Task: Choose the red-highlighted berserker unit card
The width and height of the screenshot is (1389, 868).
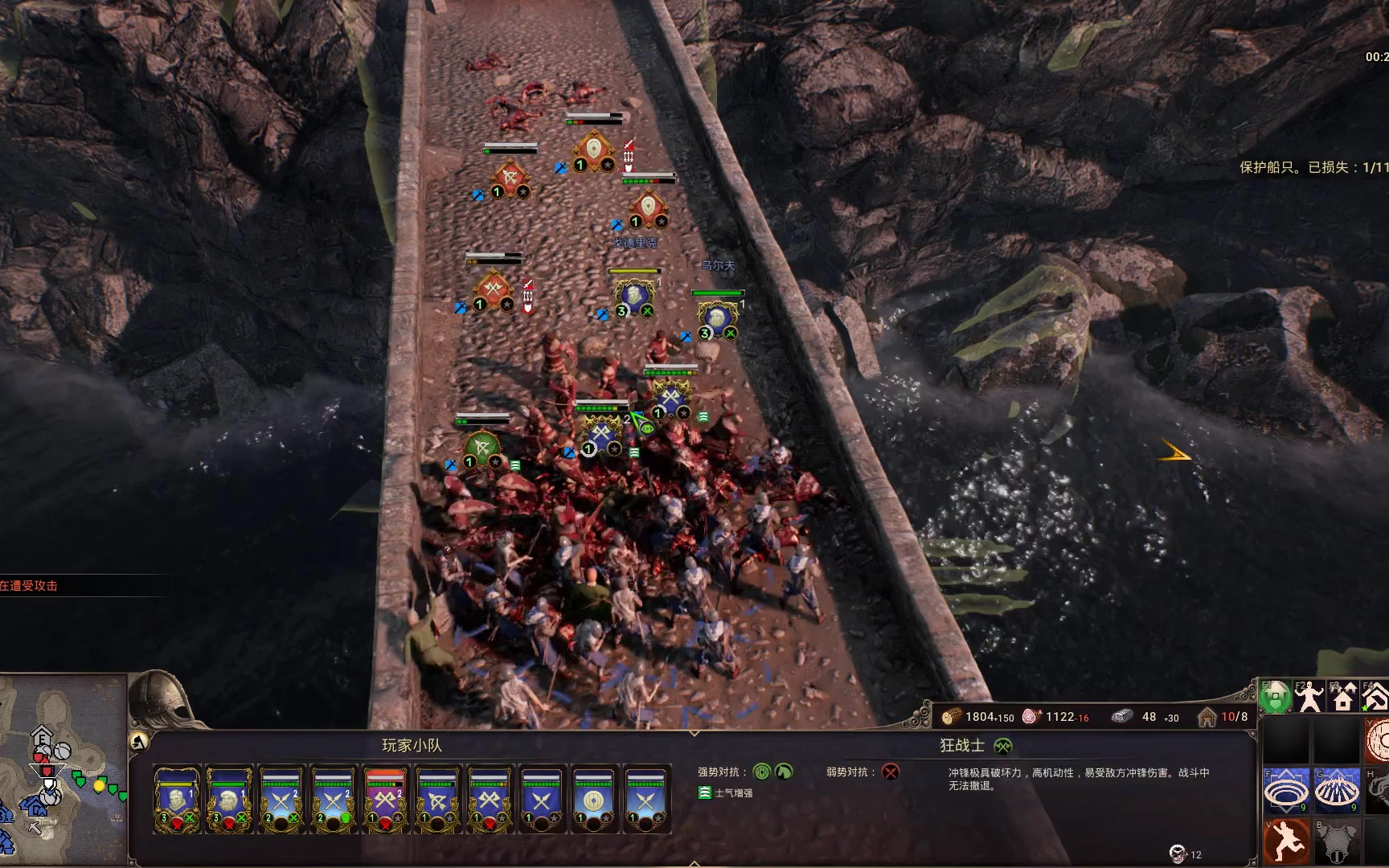Action: click(x=386, y=799)
